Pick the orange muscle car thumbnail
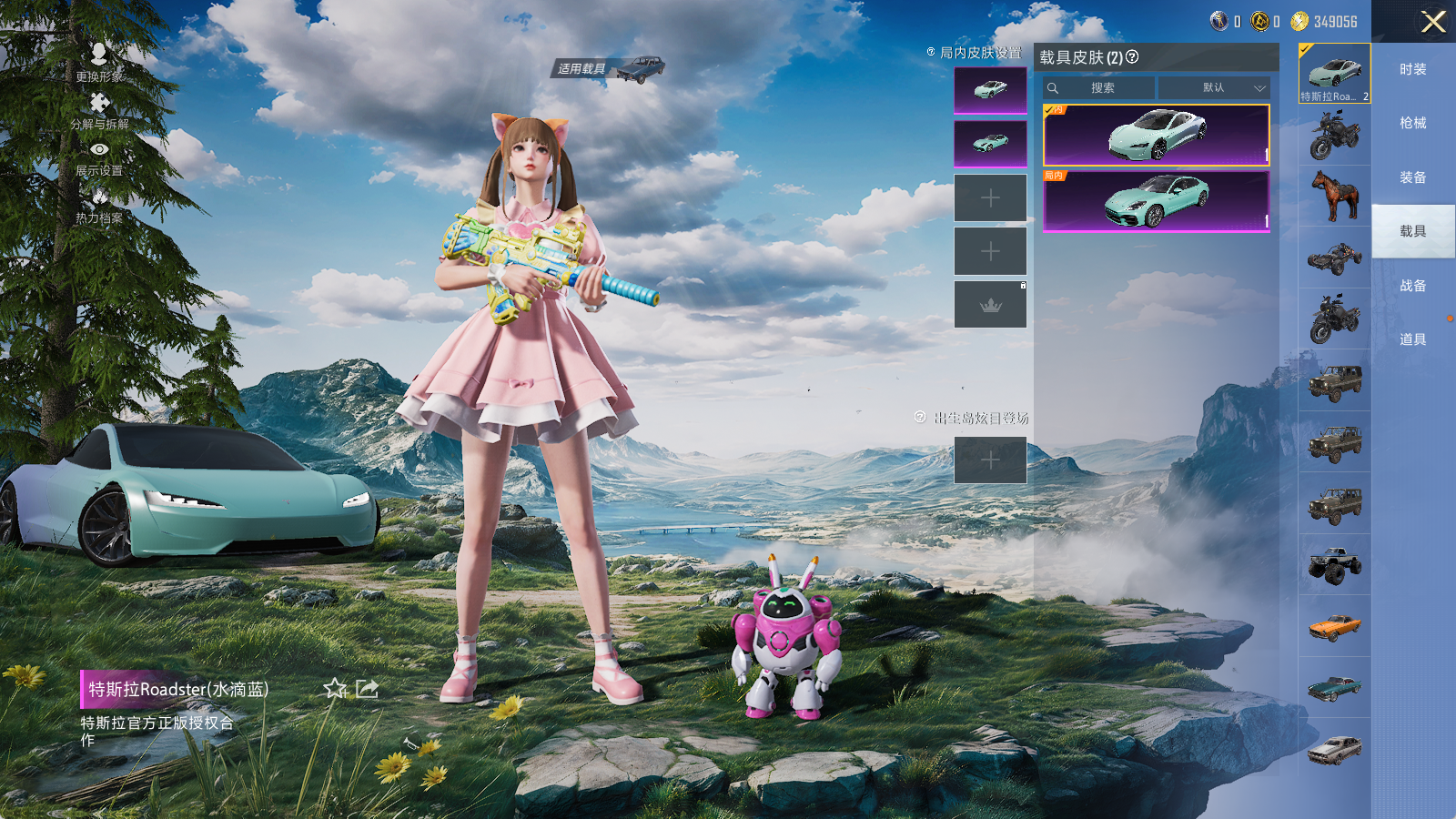The image size is (1456, 819). point(1334,626)
